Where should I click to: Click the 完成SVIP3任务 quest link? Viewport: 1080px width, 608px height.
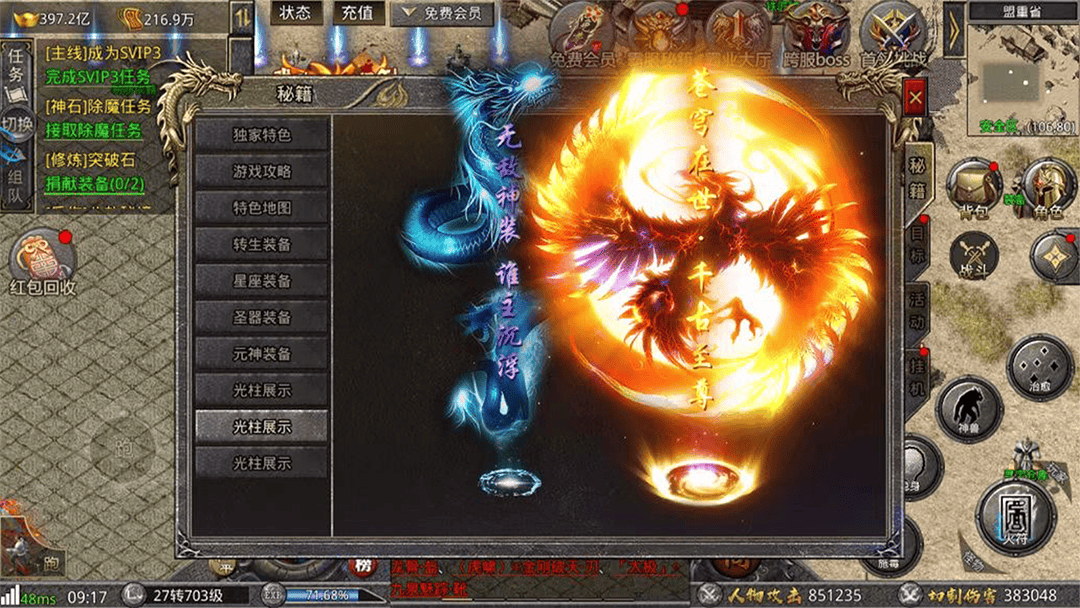click(98, 77)
